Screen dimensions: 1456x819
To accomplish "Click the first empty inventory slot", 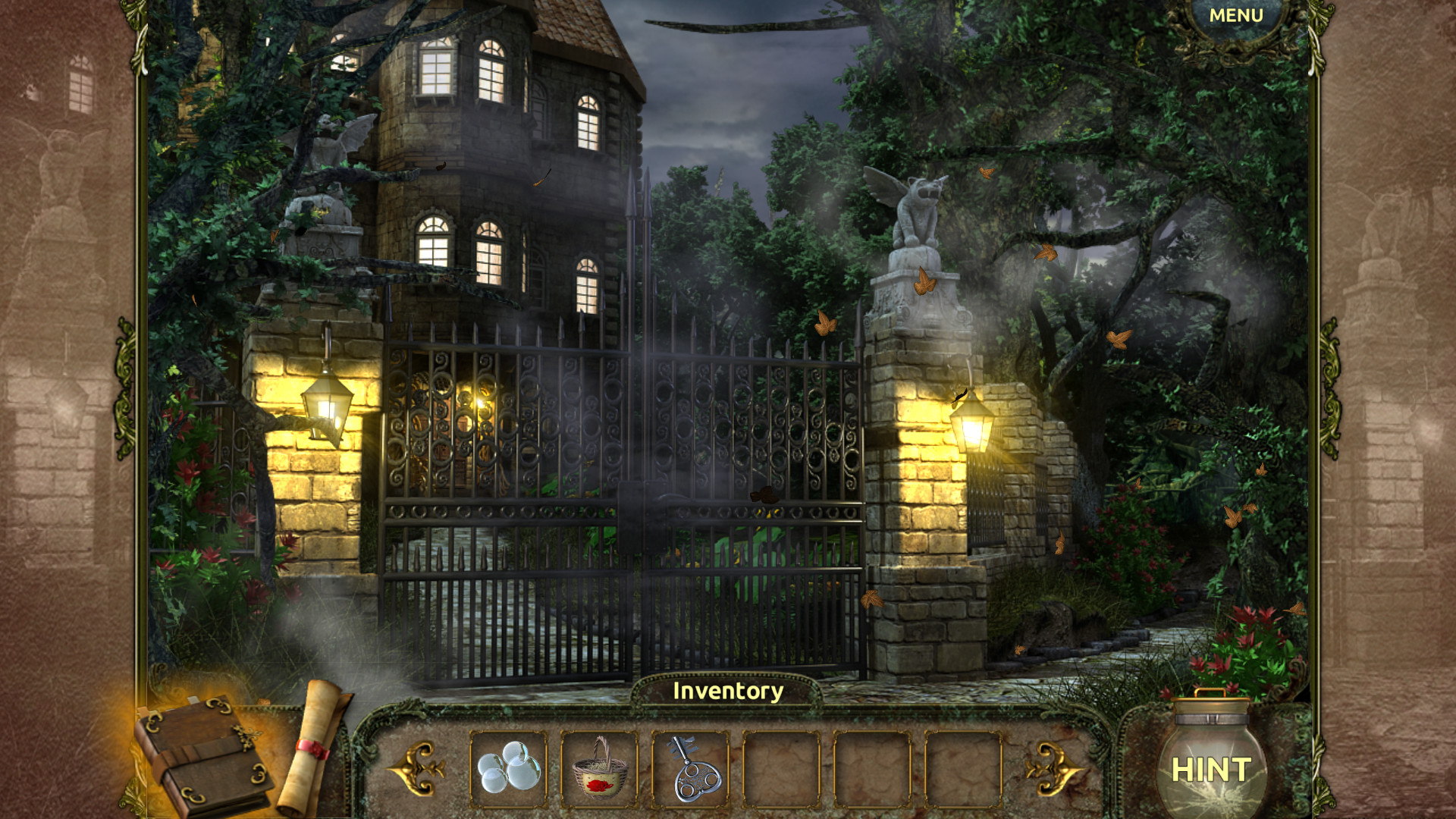I will 780,770.
